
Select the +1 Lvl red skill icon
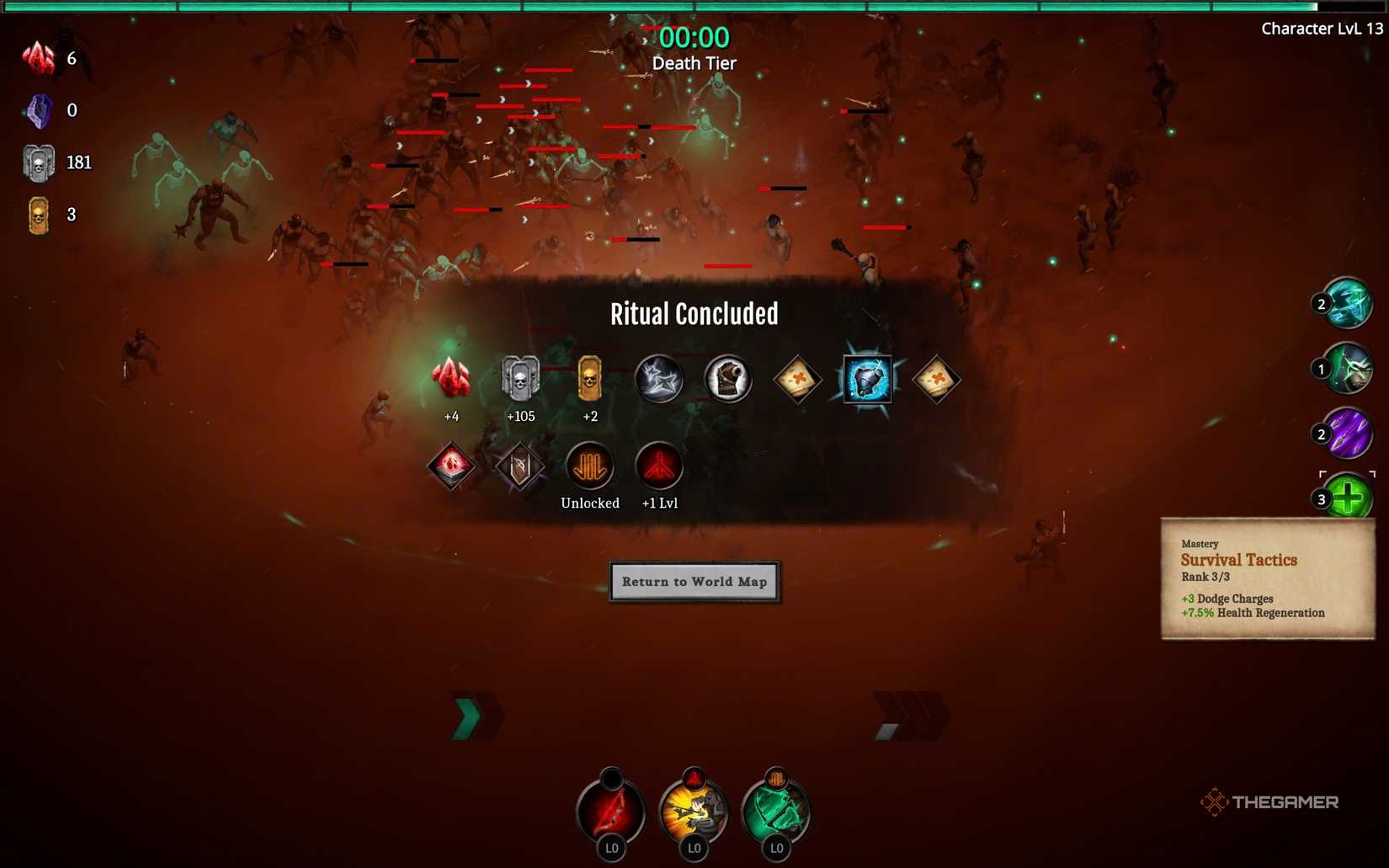click(x=658, y=466)
